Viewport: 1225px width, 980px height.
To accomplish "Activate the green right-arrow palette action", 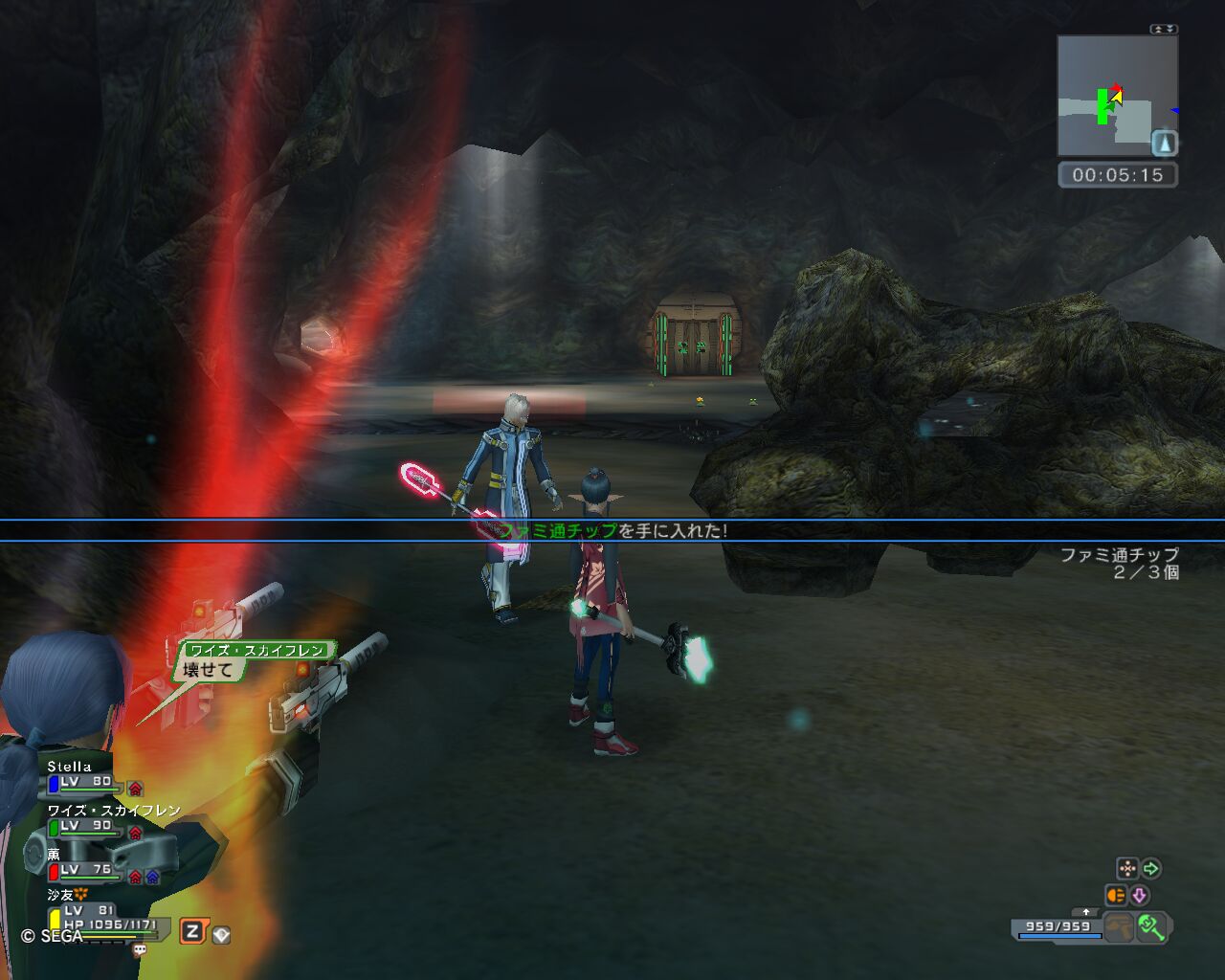I will click(1151, 869).
